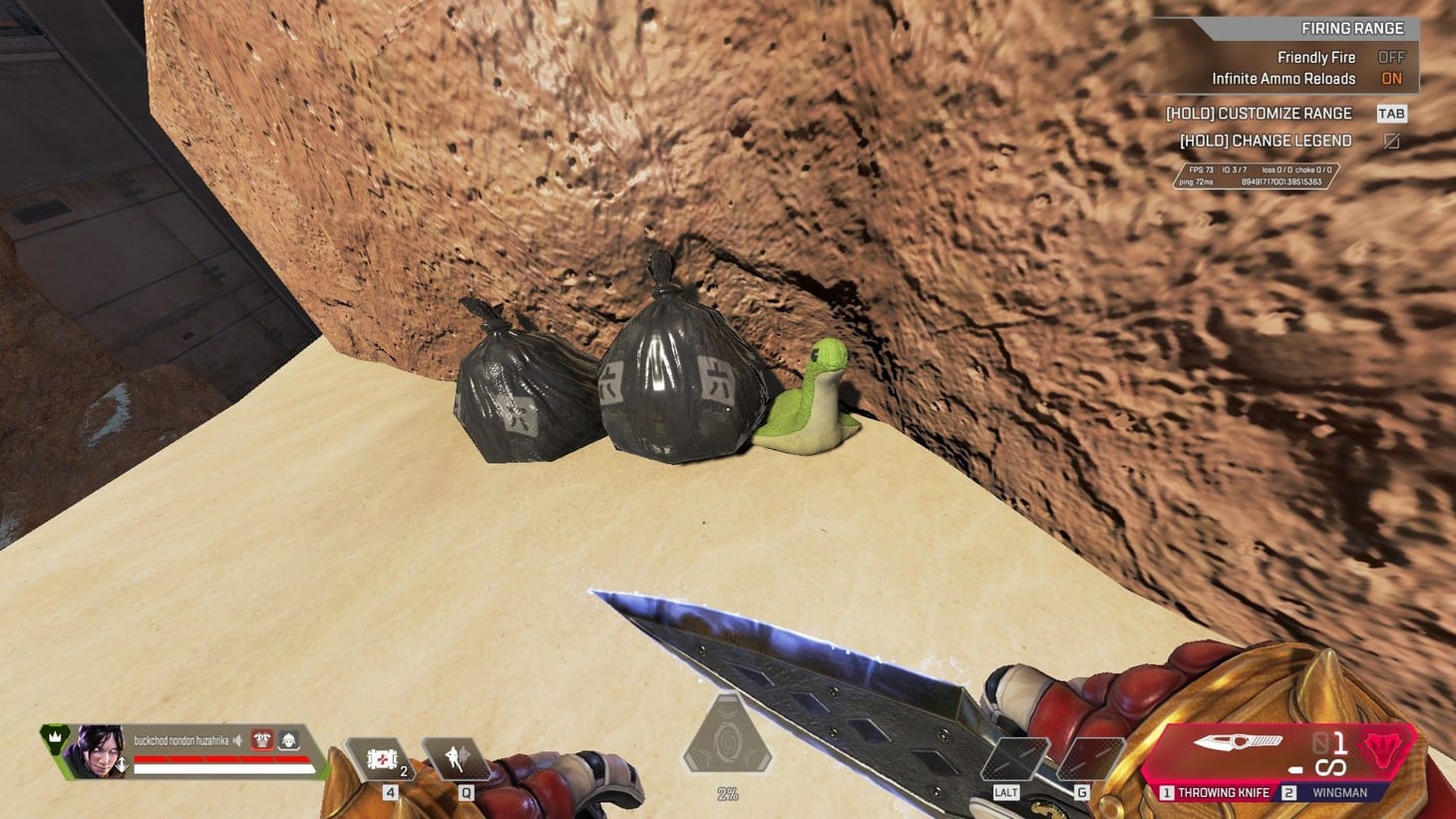Click the 2% ability charge indicator
The image size is (1456, 819).
(x=730, y=794)
